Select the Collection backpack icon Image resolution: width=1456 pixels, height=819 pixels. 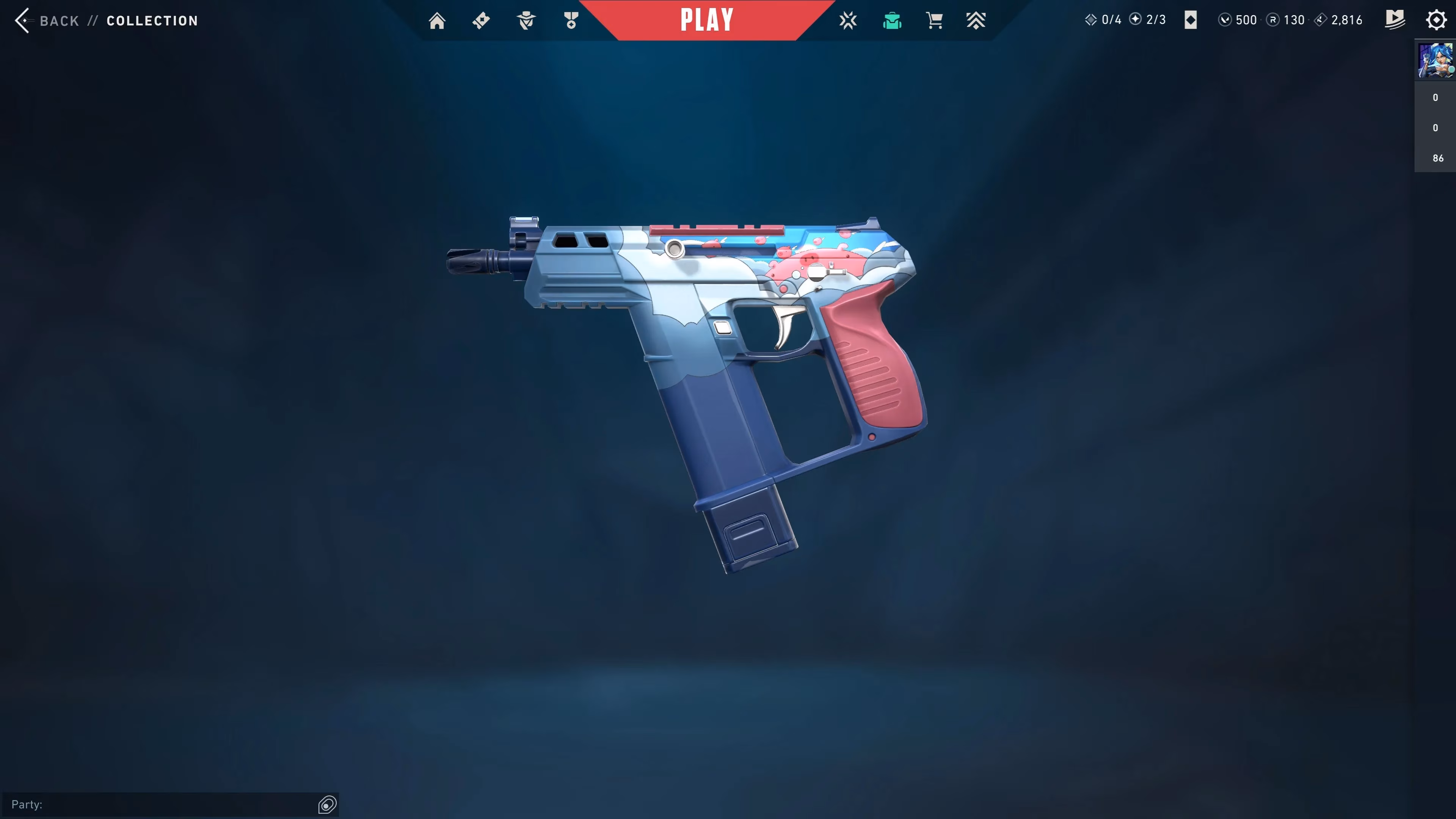pyautogui.click(x=892, y=20)
